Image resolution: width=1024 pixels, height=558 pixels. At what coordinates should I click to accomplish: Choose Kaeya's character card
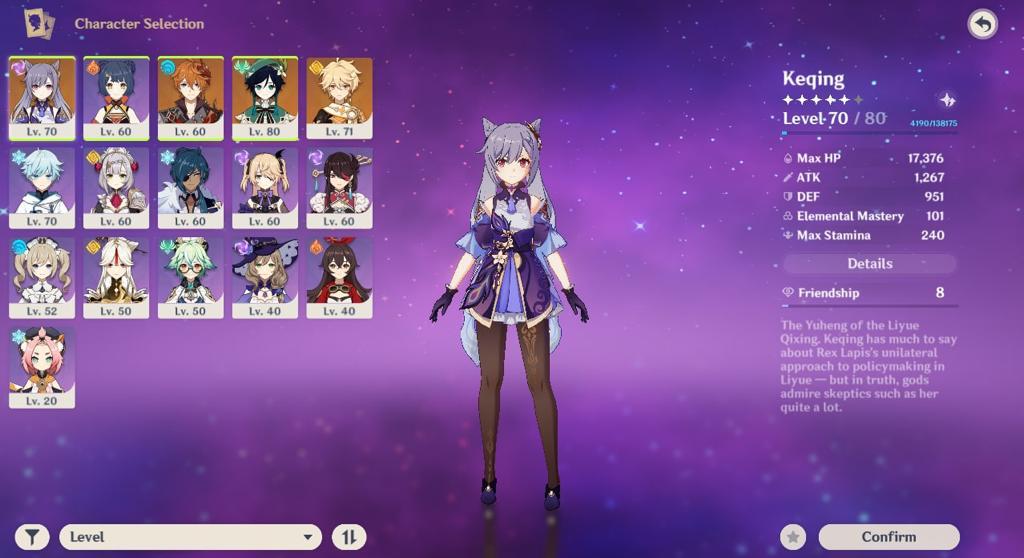point(190,187)
